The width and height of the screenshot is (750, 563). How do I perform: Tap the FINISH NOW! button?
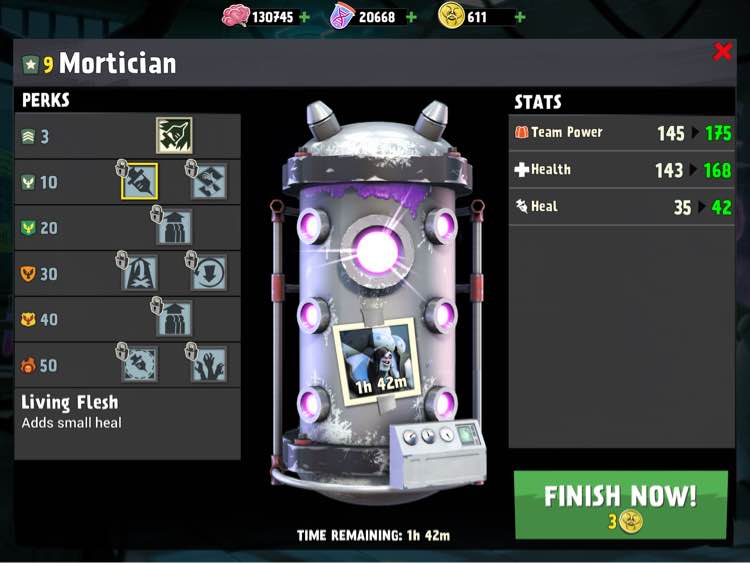click(x=620, y=505)
